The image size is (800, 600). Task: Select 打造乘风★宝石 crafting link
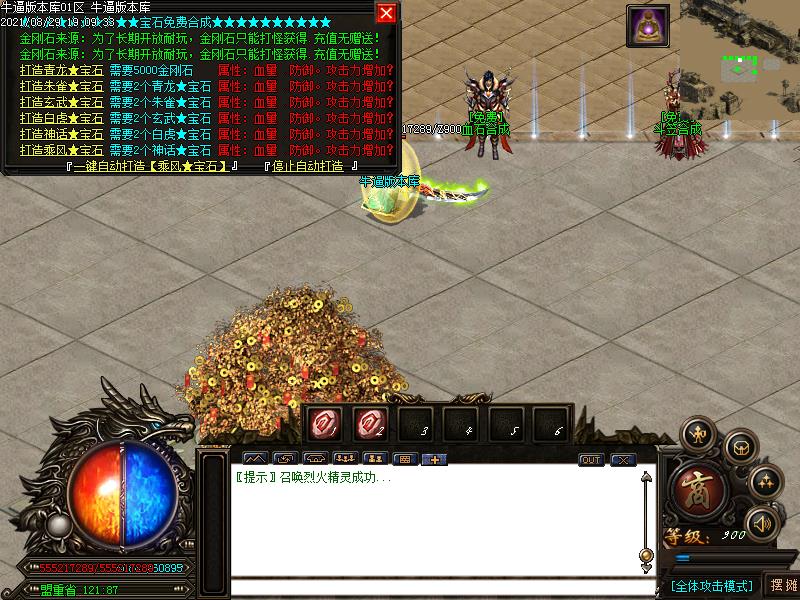[61, 150]
